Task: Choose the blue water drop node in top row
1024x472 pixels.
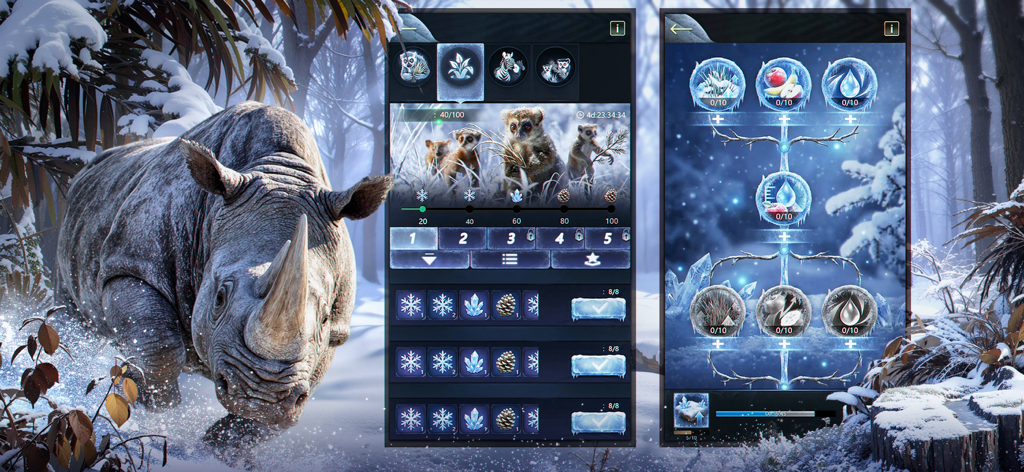Action: tap(849, 84)
